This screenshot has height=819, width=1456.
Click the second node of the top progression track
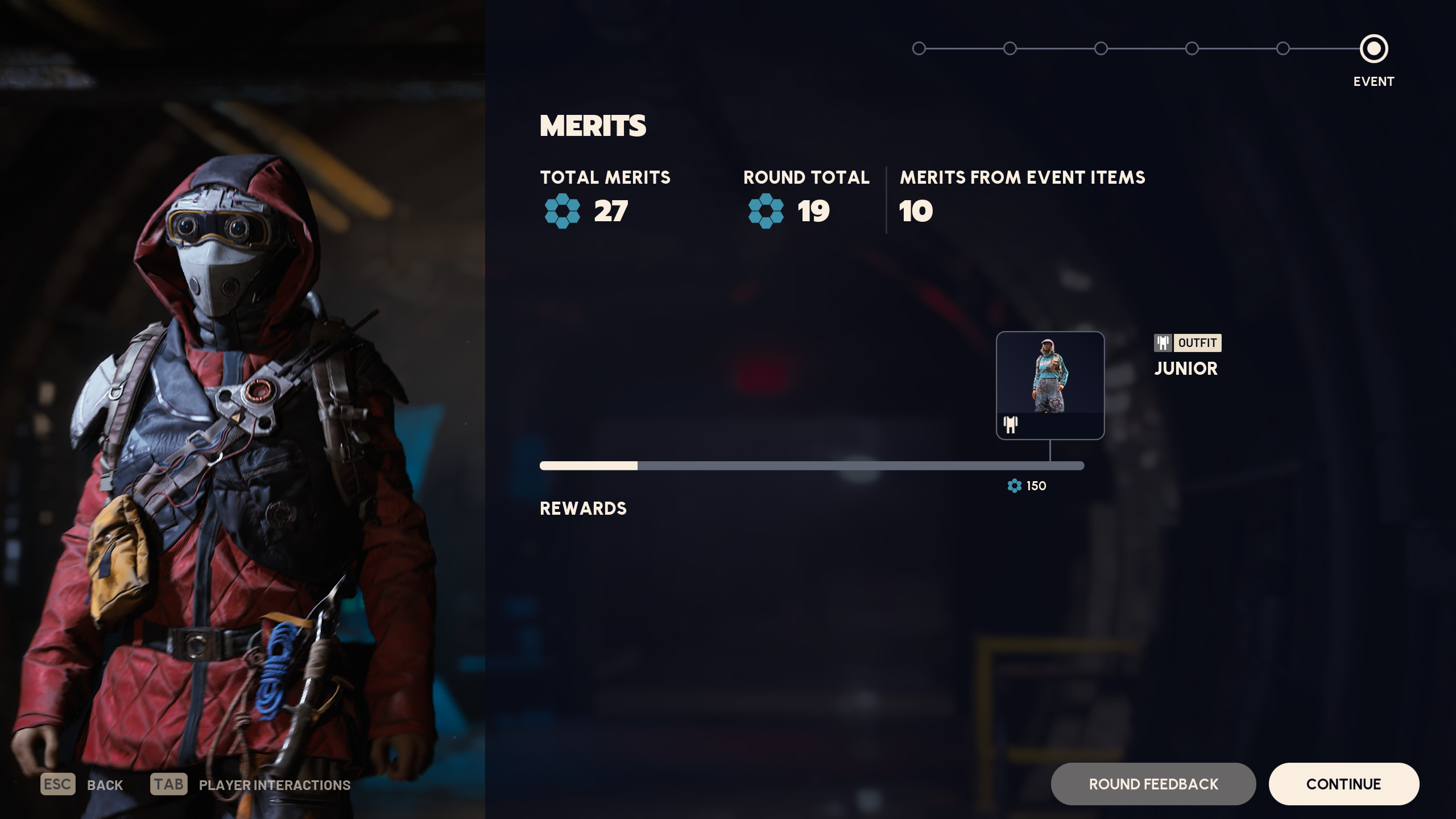(x=1009, y=49)
